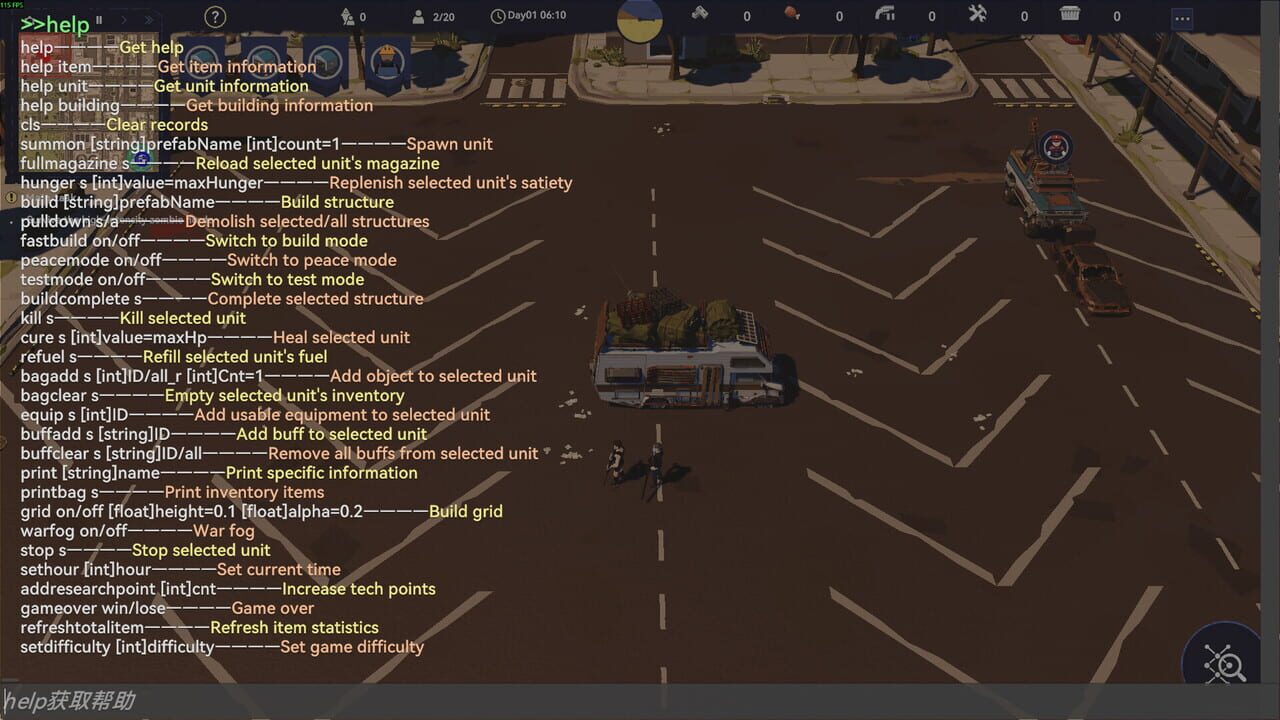Click the meat food resource icon

[x=790, y=17]
